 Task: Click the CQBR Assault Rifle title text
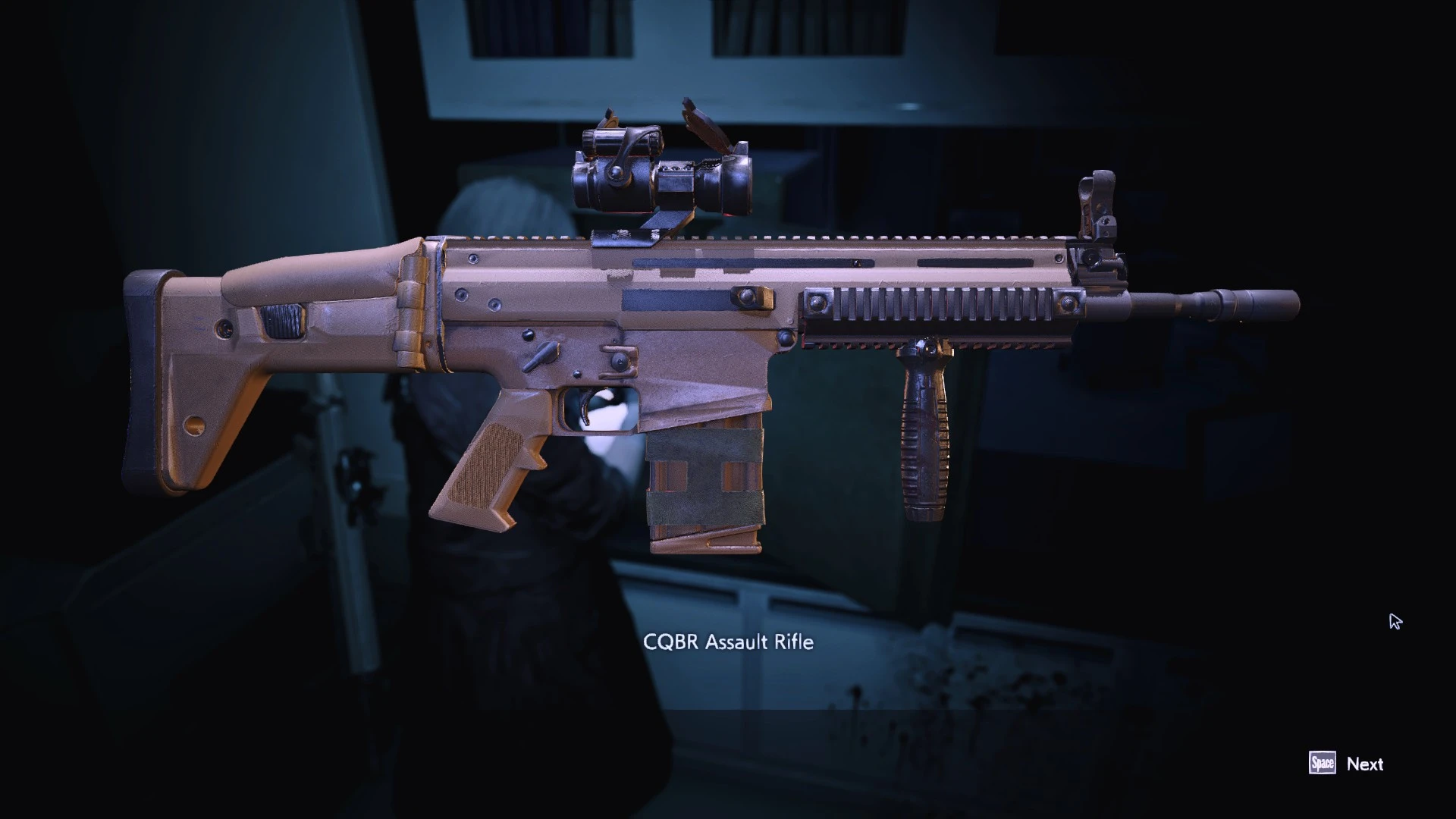[x=728, y=642]
